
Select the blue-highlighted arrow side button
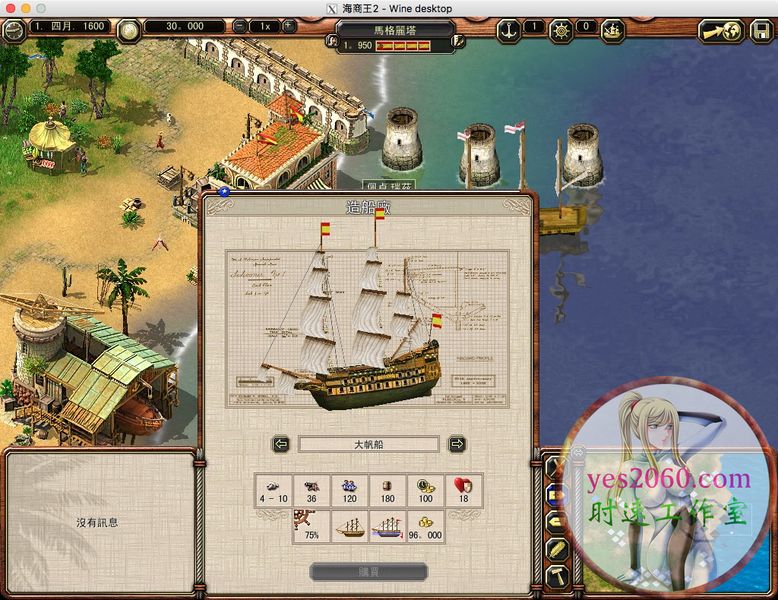coord(557,493)
